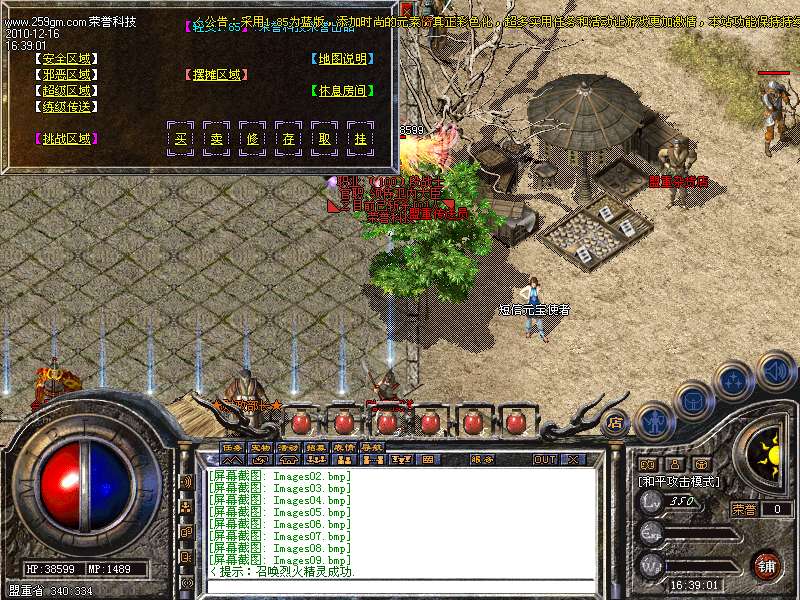The height and width of the screenshot is (600, 800).
Task: Enter the 休息房间 link
Action: point(342,90)
